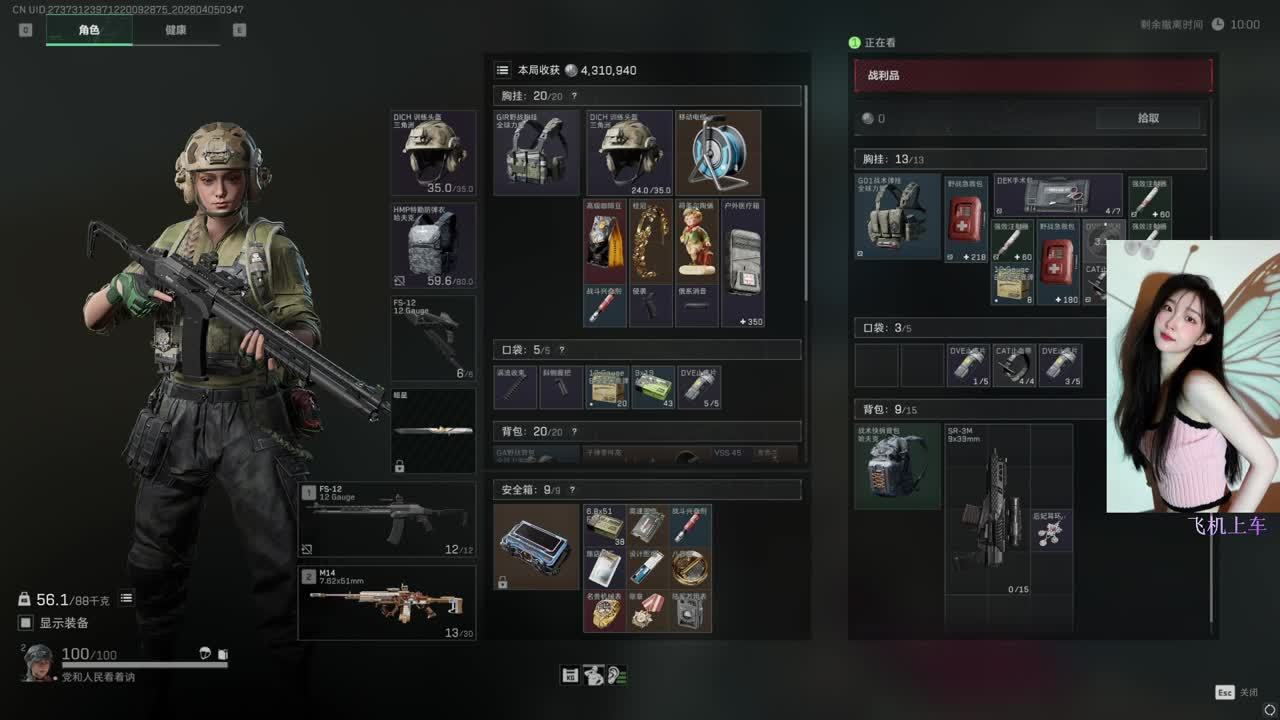Open the list icon beside 本局收获
The width and height of the screenshot is (1280, 720).
[503, 70]
